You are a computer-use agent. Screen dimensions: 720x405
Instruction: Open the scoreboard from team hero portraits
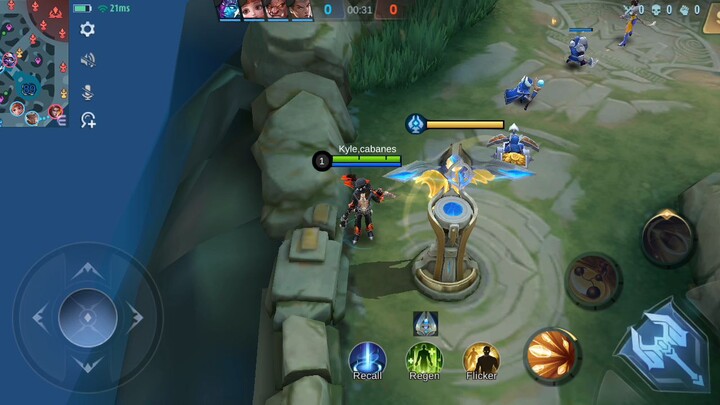pos(265,10)
